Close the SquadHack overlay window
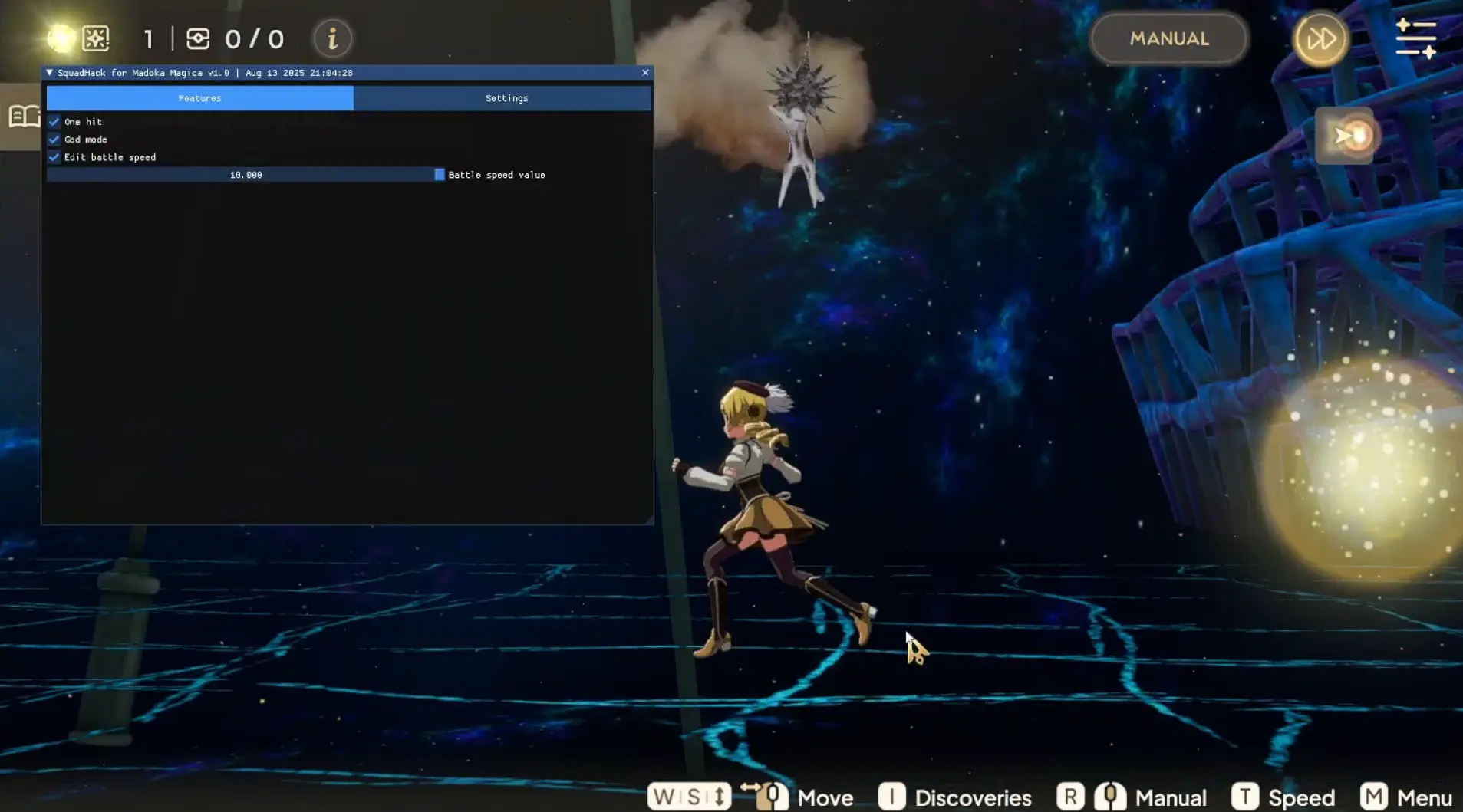The height and width of the screenshot is (812, 1463). pos(645,72)
